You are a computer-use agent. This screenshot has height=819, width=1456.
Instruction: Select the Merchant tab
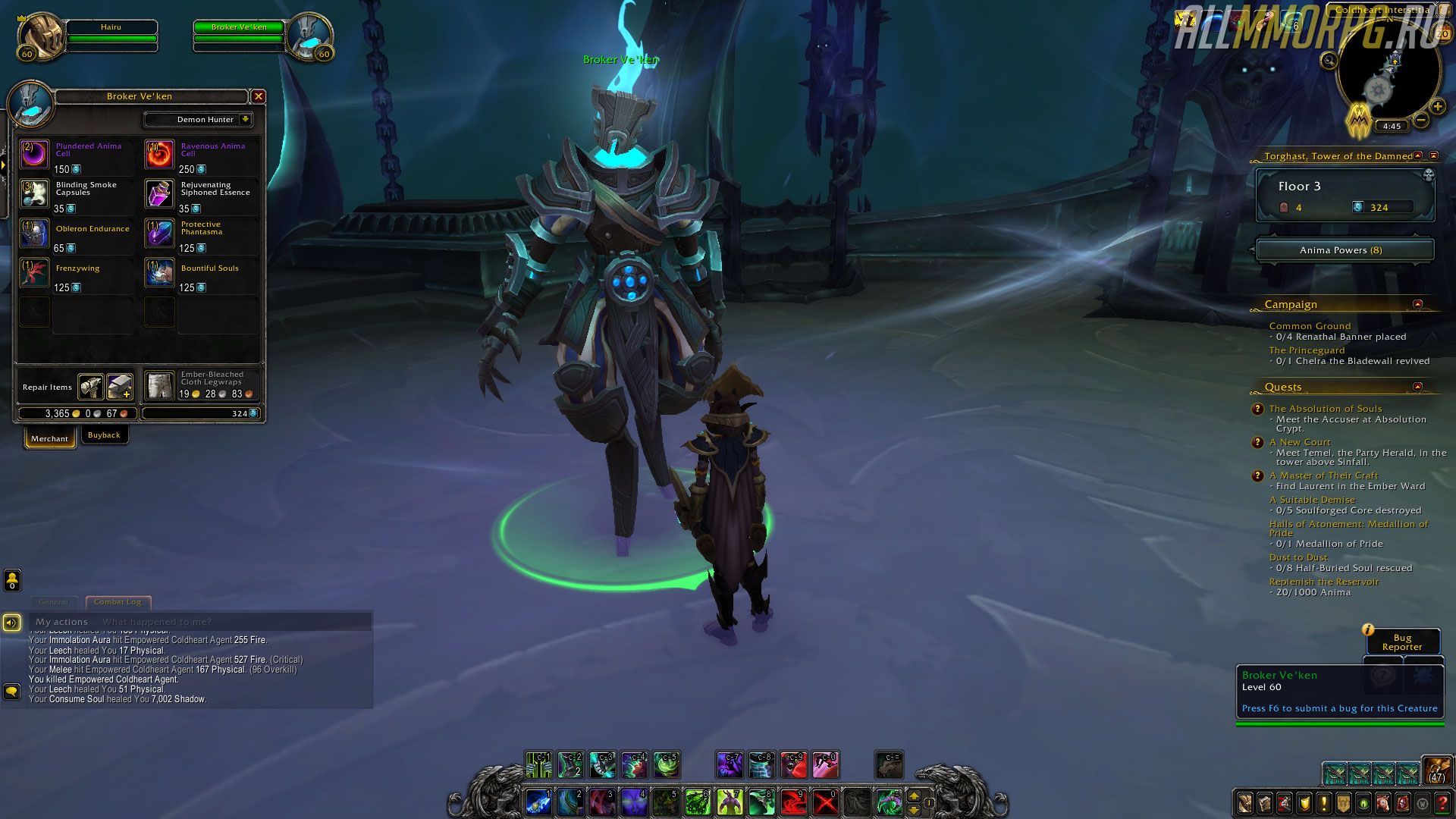49,438
